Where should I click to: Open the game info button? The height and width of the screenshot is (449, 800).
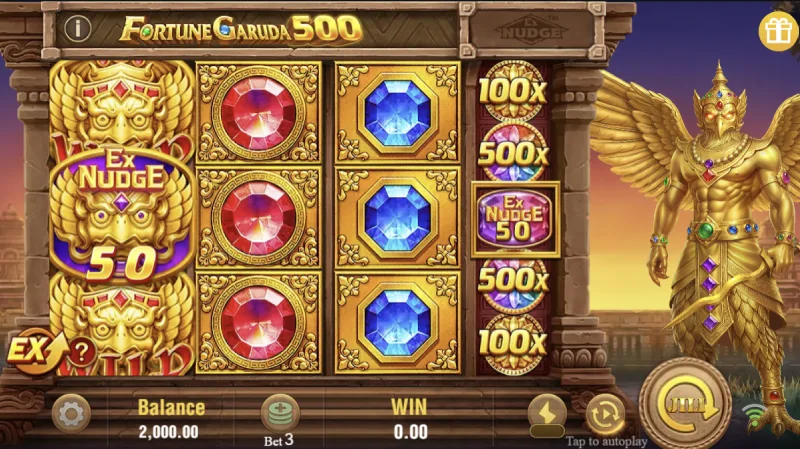pyautogui.click(x=77, y=29)
